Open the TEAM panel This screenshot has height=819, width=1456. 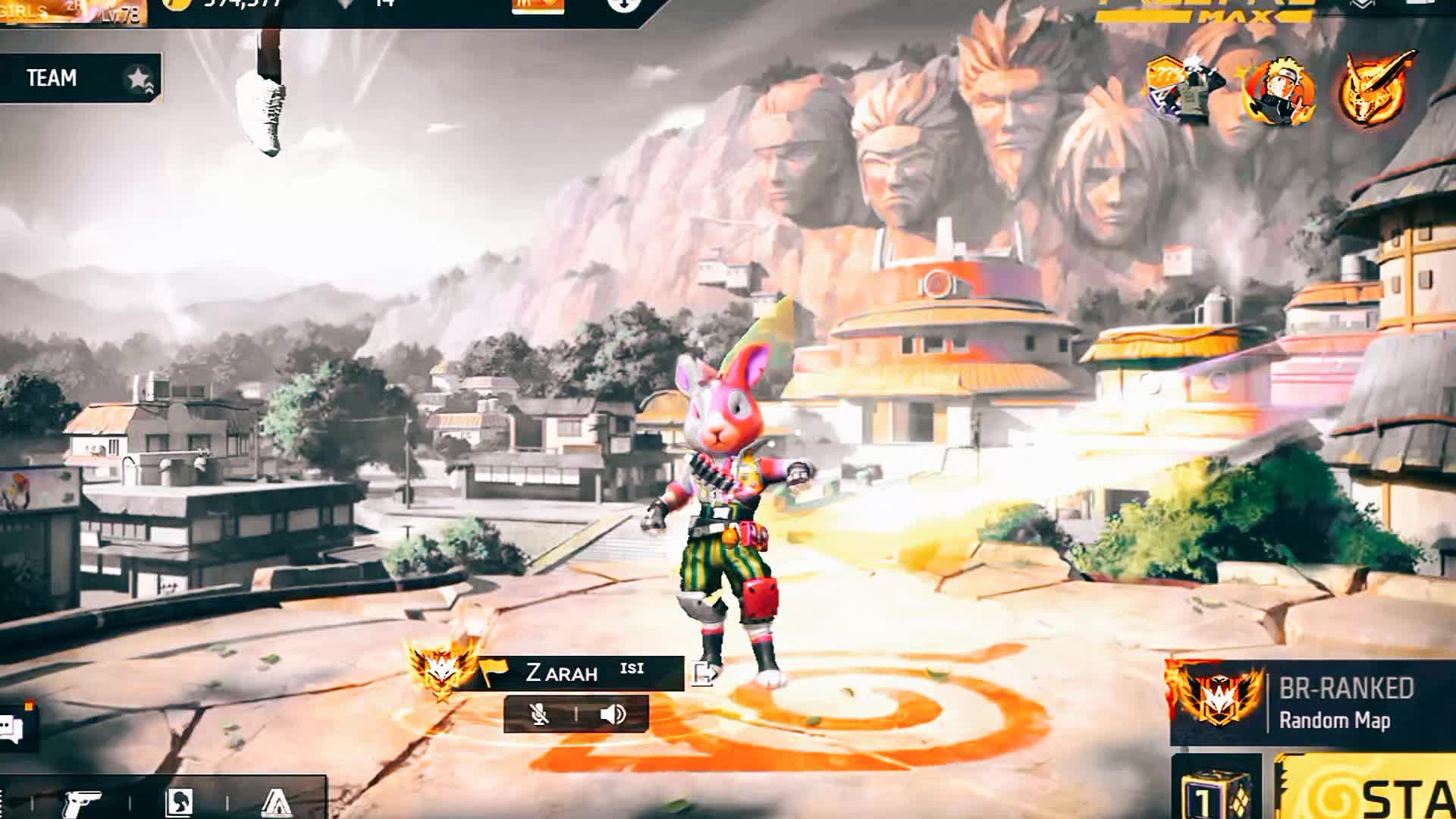point(80,78)
